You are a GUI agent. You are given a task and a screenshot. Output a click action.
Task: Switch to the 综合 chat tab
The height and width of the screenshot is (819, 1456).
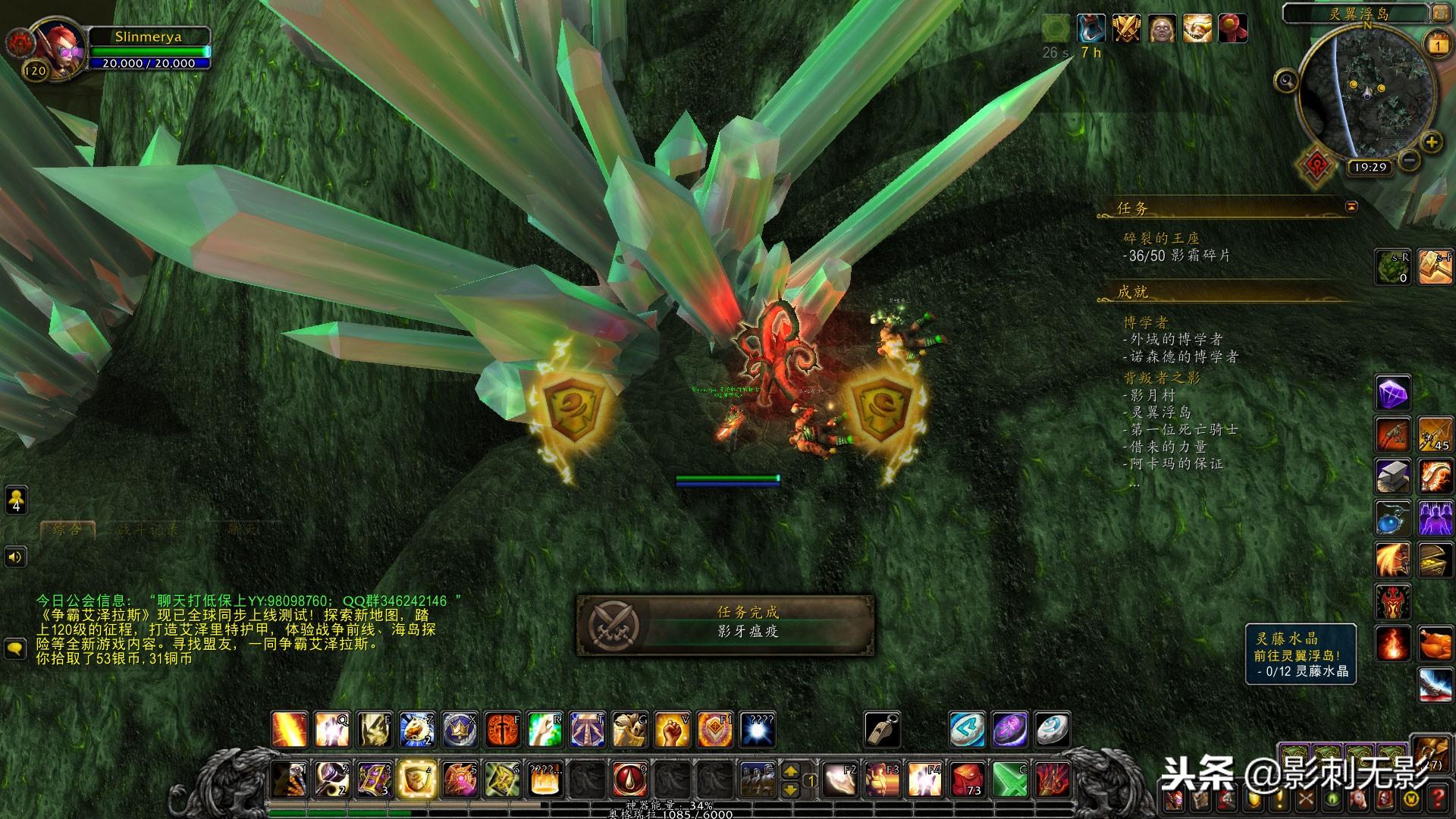point(67,530)
